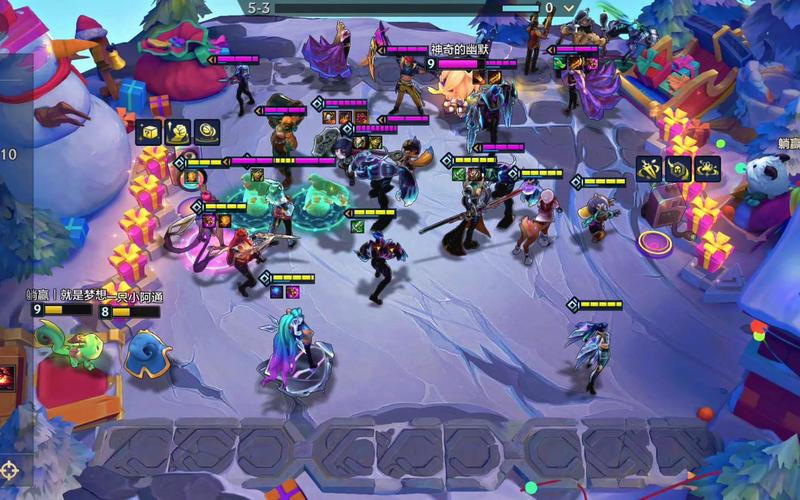Click the crosshair button in the corner
Image resolution: width=800 pixels, height=500 pixels.
tap(10, 468)
